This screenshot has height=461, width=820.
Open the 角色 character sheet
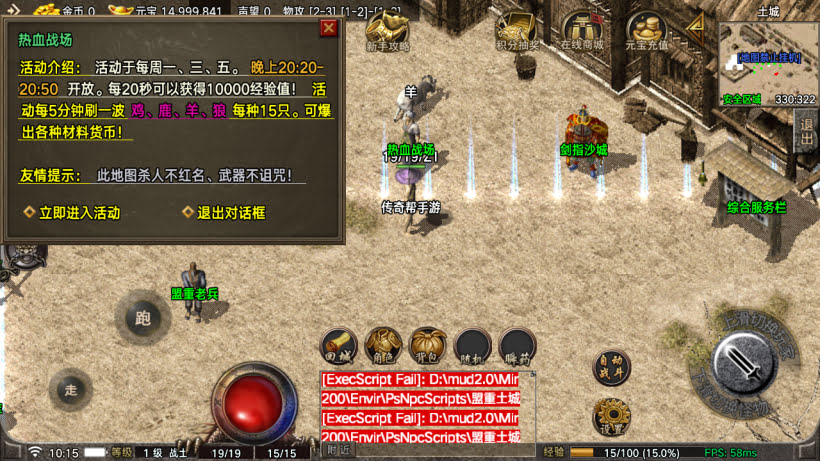point(384,345)
